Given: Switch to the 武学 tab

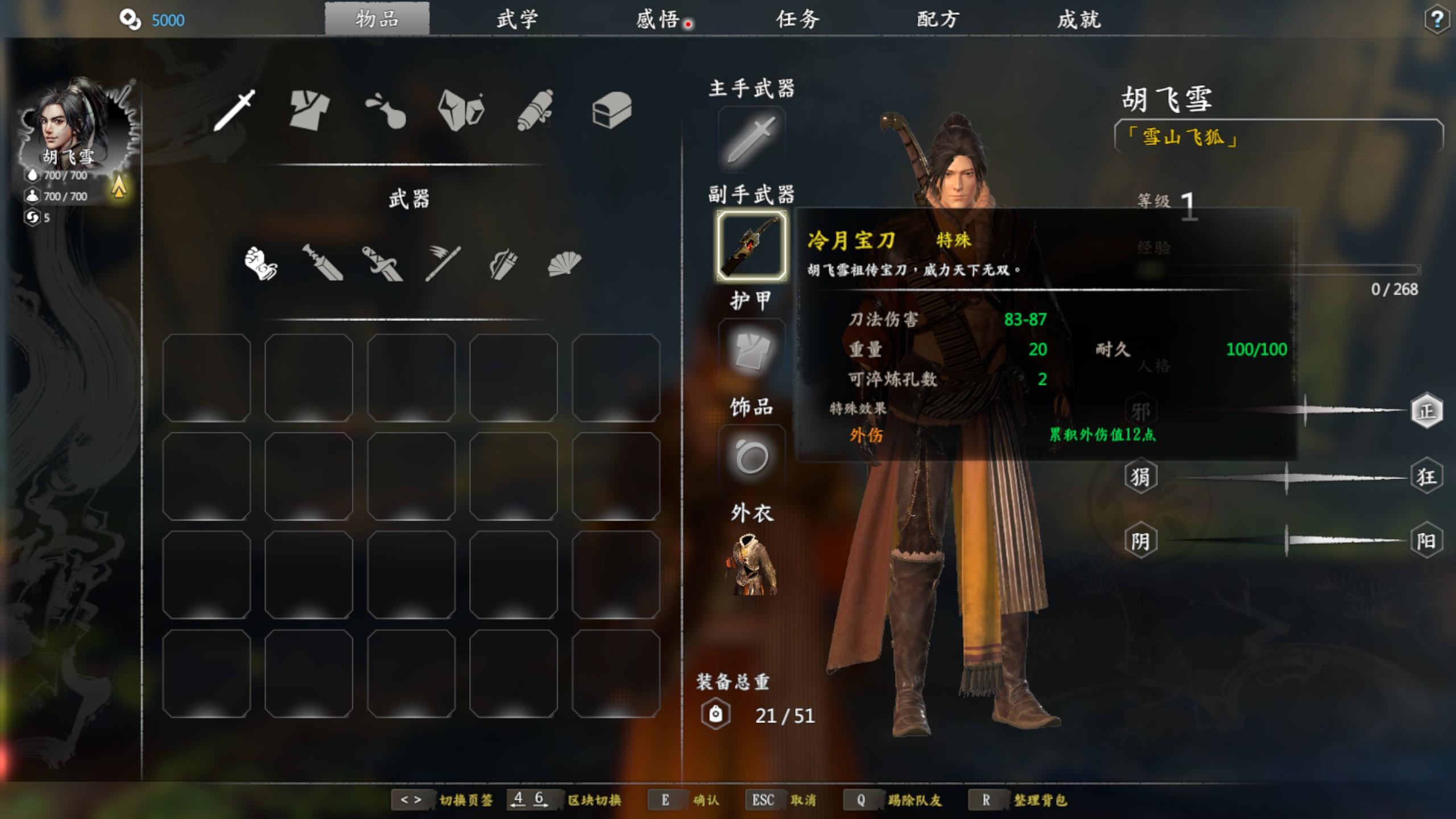Looking at the screenshot, I should point(516,19).
